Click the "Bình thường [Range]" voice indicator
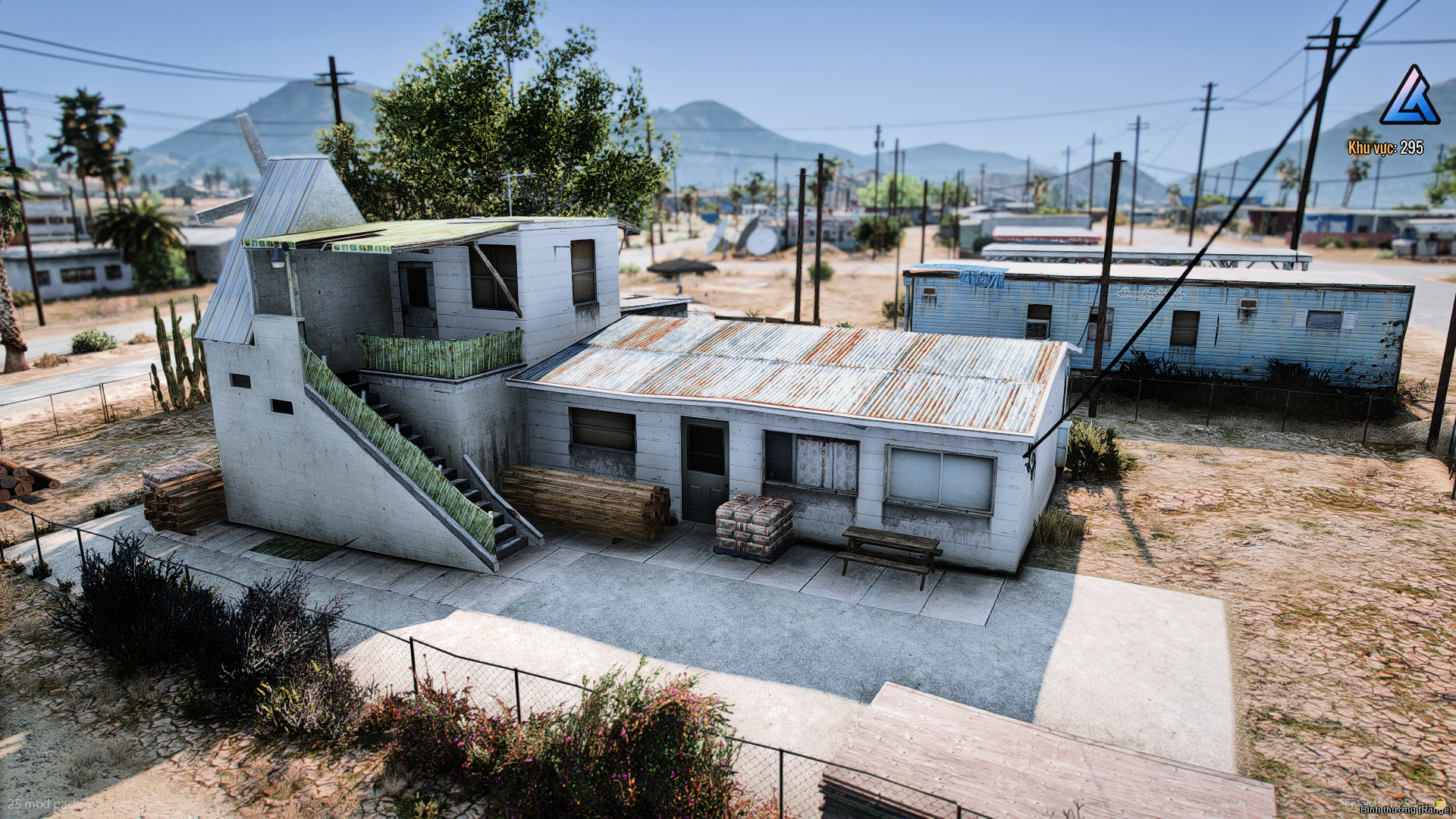 pyautogui.click(x=1404, y=810)
